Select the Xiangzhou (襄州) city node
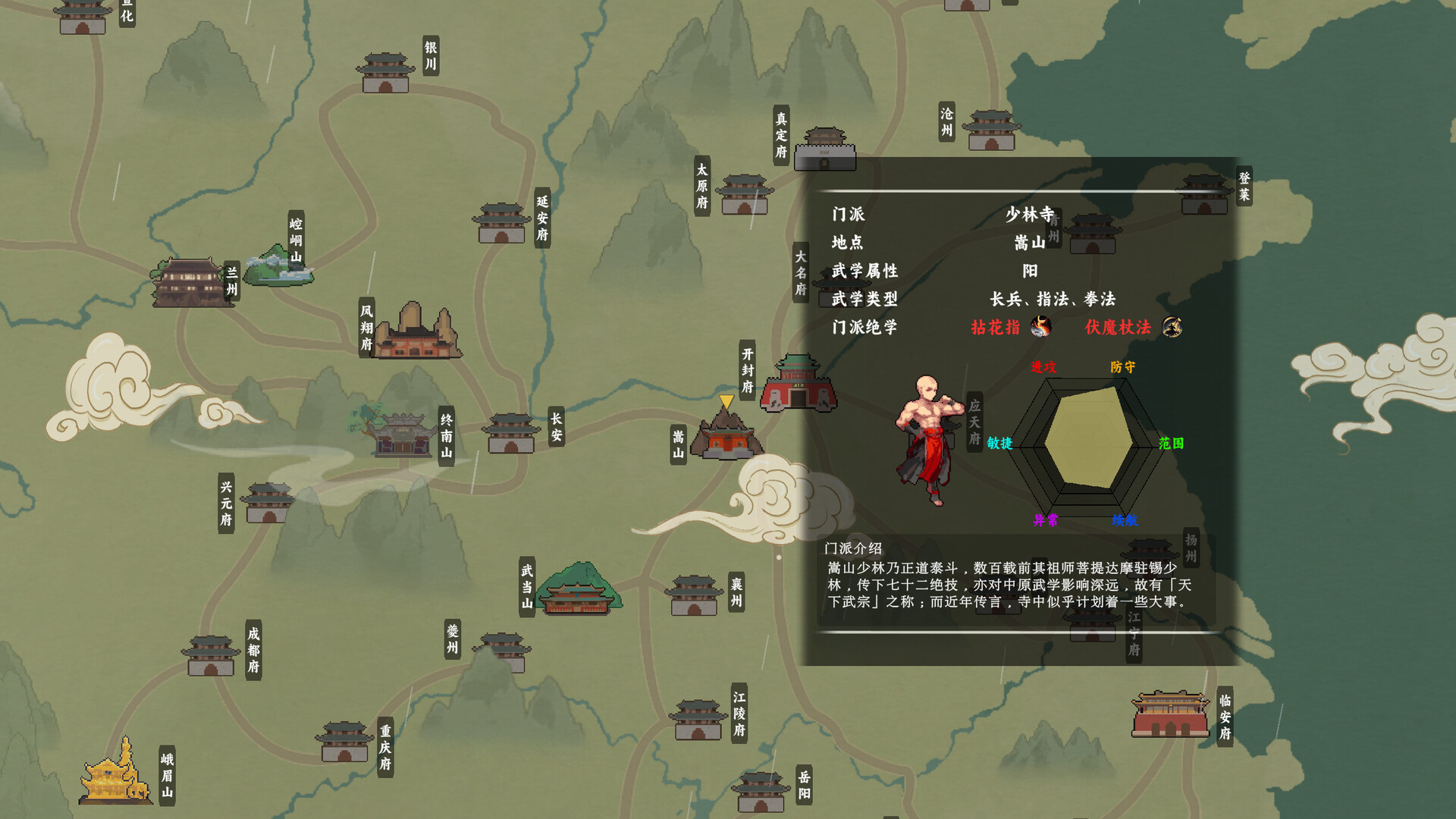The height and width of the screenshot is (819, 1456). [x=694, y=595]
